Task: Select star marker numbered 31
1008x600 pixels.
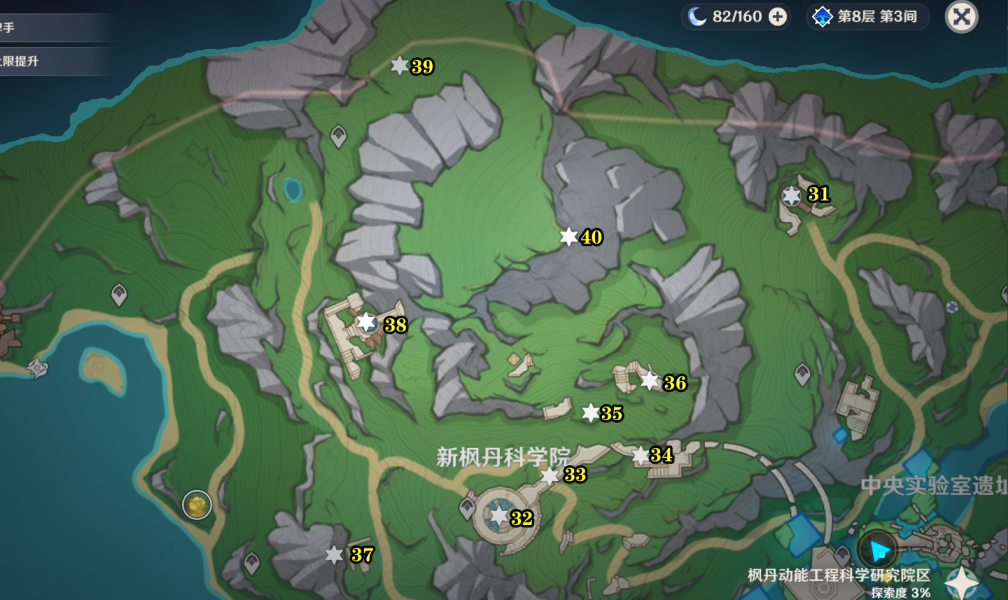Action: tap(792, 195)
